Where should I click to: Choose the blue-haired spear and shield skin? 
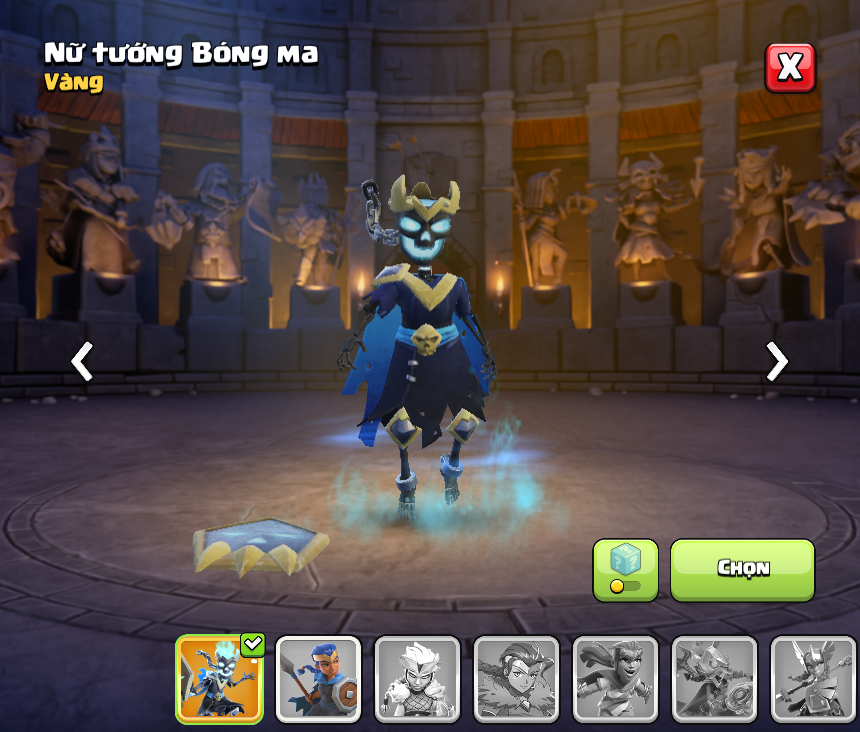(x=318, y=679)
